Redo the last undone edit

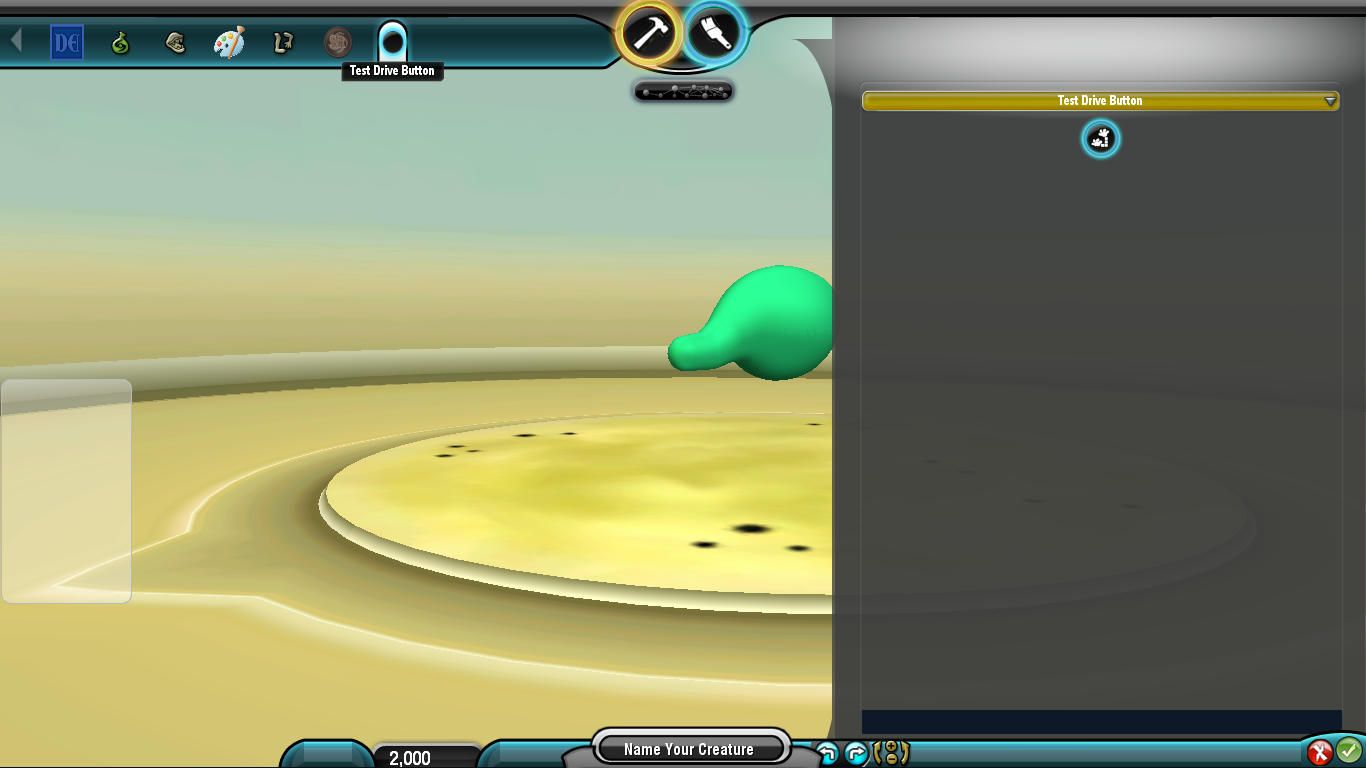pos(856,754)
